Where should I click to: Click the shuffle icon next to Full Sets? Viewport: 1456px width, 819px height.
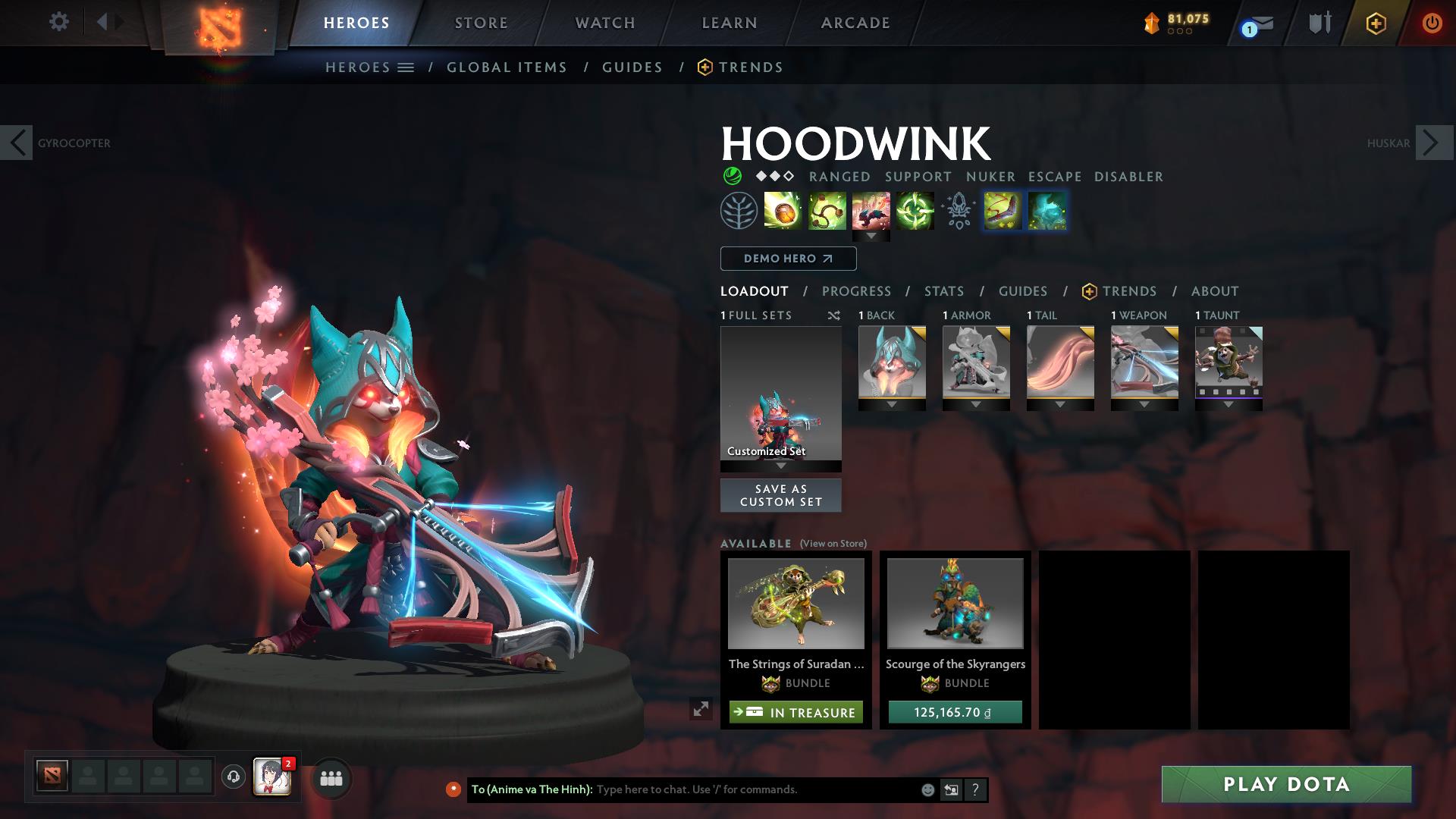(x=834, y=315)
